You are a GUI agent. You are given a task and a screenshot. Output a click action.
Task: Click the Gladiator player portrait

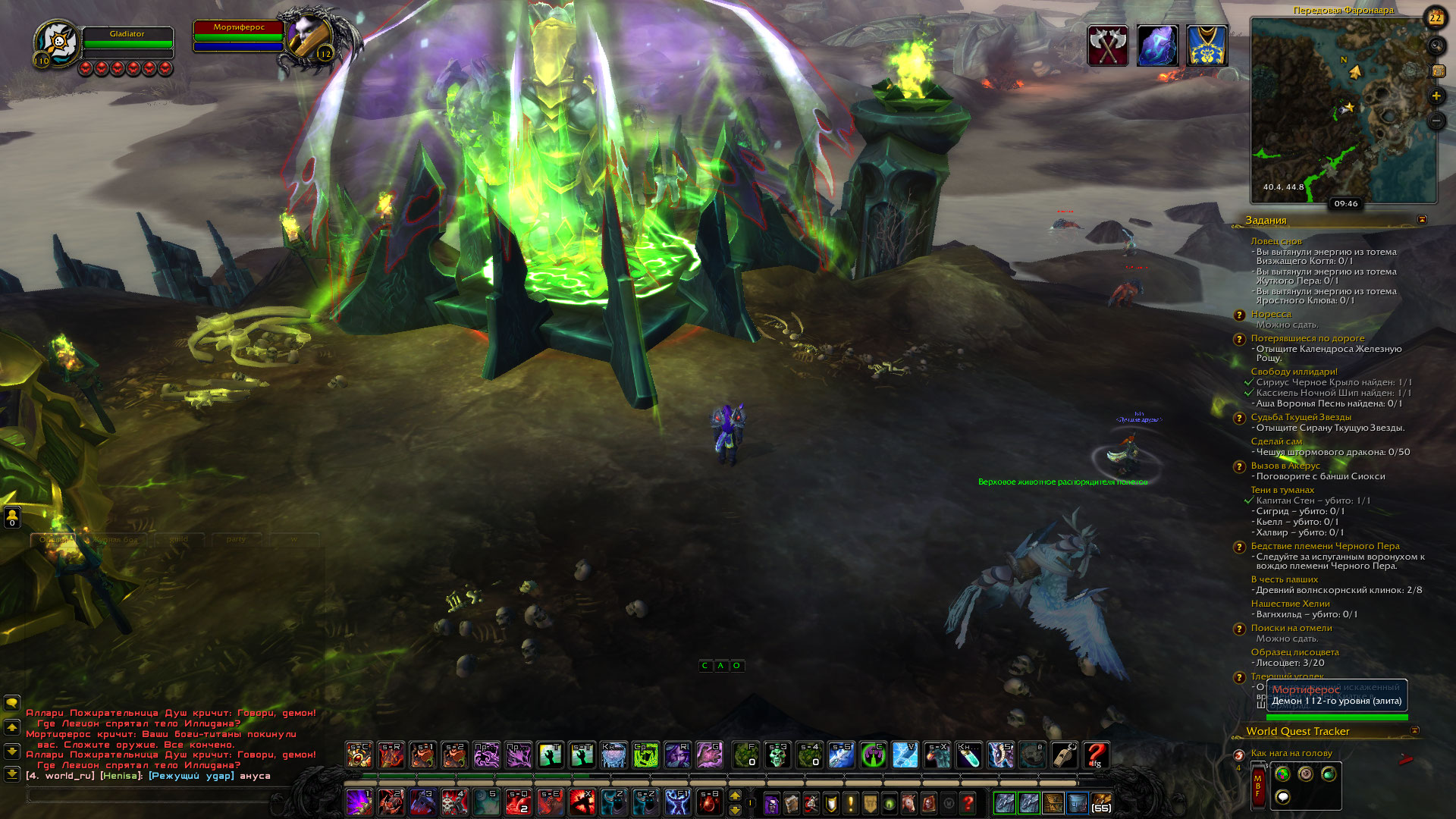coord(58,44)
